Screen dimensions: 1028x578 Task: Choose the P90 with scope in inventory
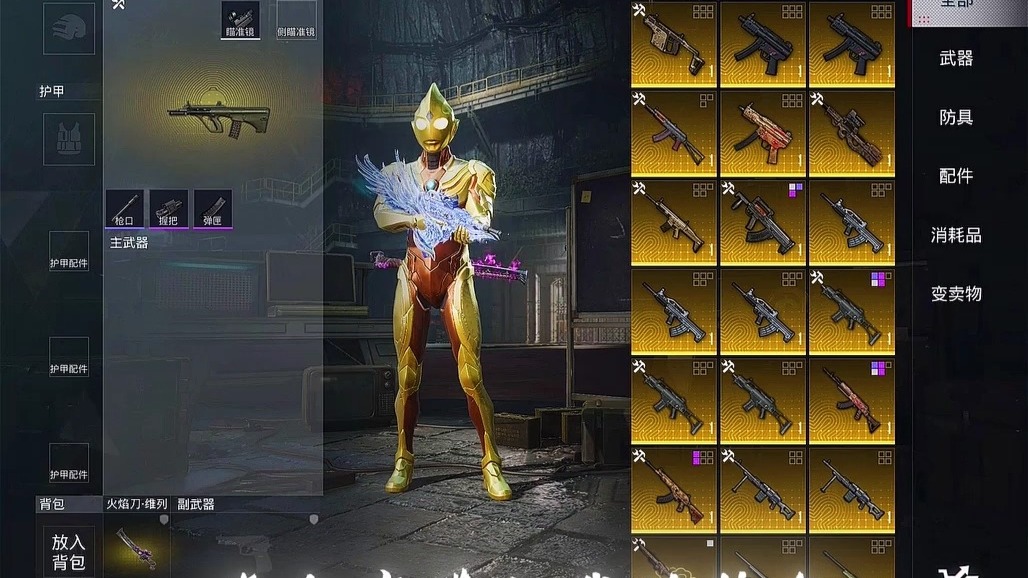tap(852, 134)
